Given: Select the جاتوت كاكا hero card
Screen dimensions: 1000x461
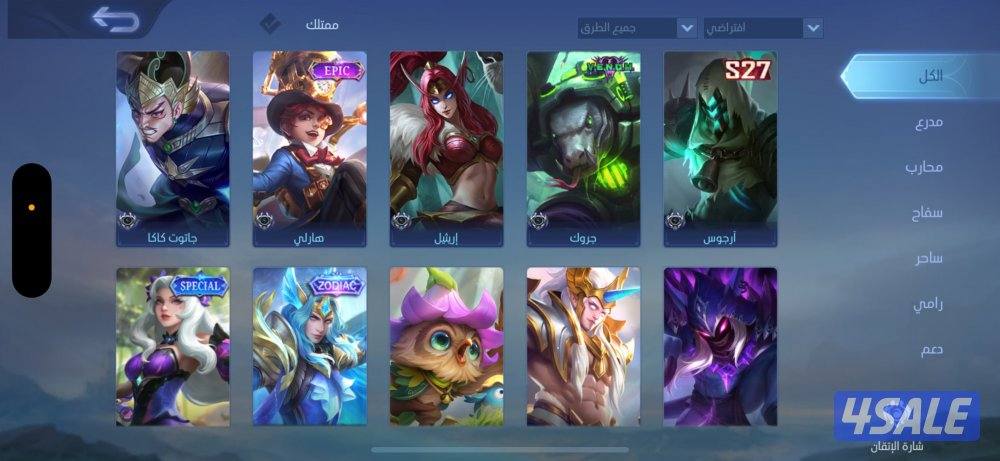Looking at the screenshot, I should pos(172,149).
